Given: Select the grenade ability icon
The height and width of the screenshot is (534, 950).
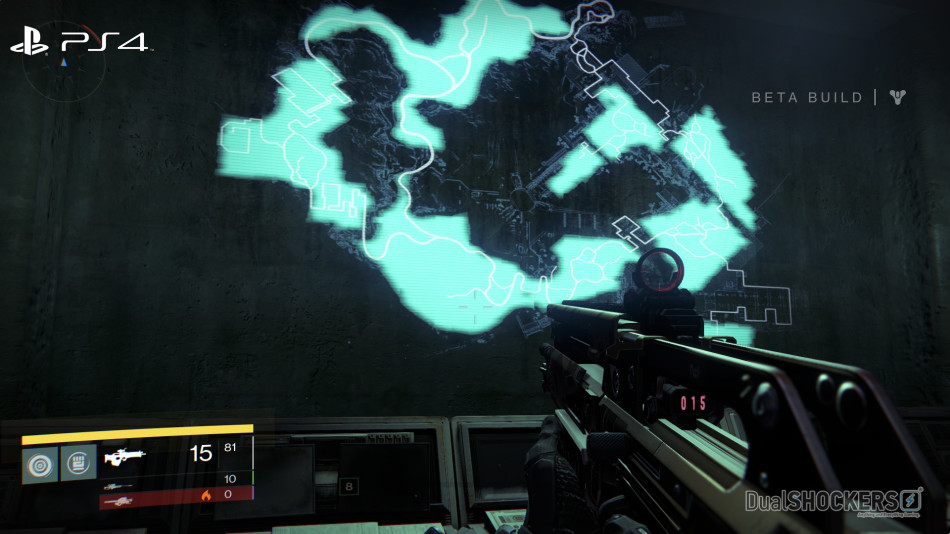Looking at the screenshot, I should [x=40, y=464].
